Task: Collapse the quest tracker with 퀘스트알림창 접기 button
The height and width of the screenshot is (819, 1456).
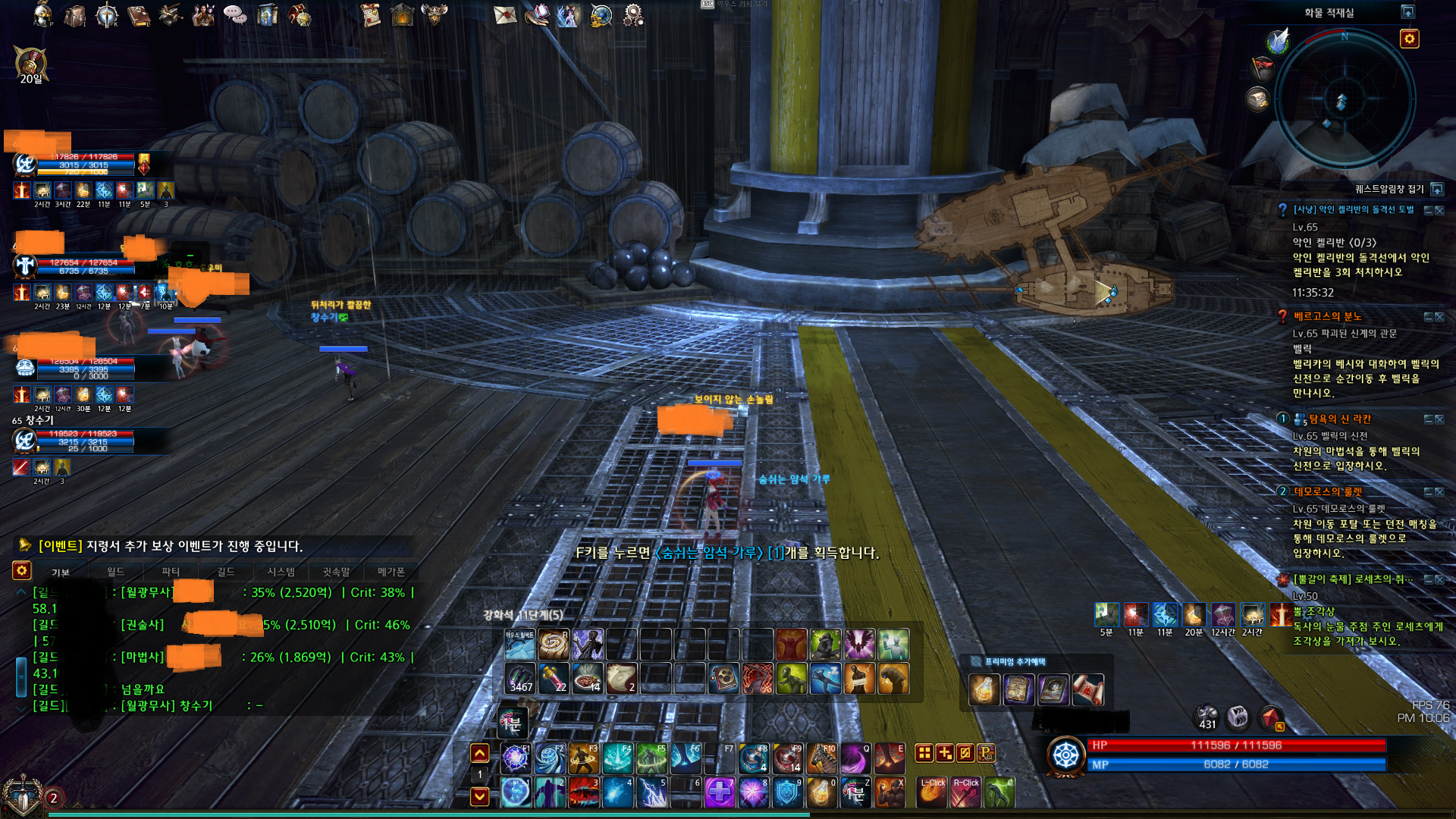Action: [x=1437, y=189]
